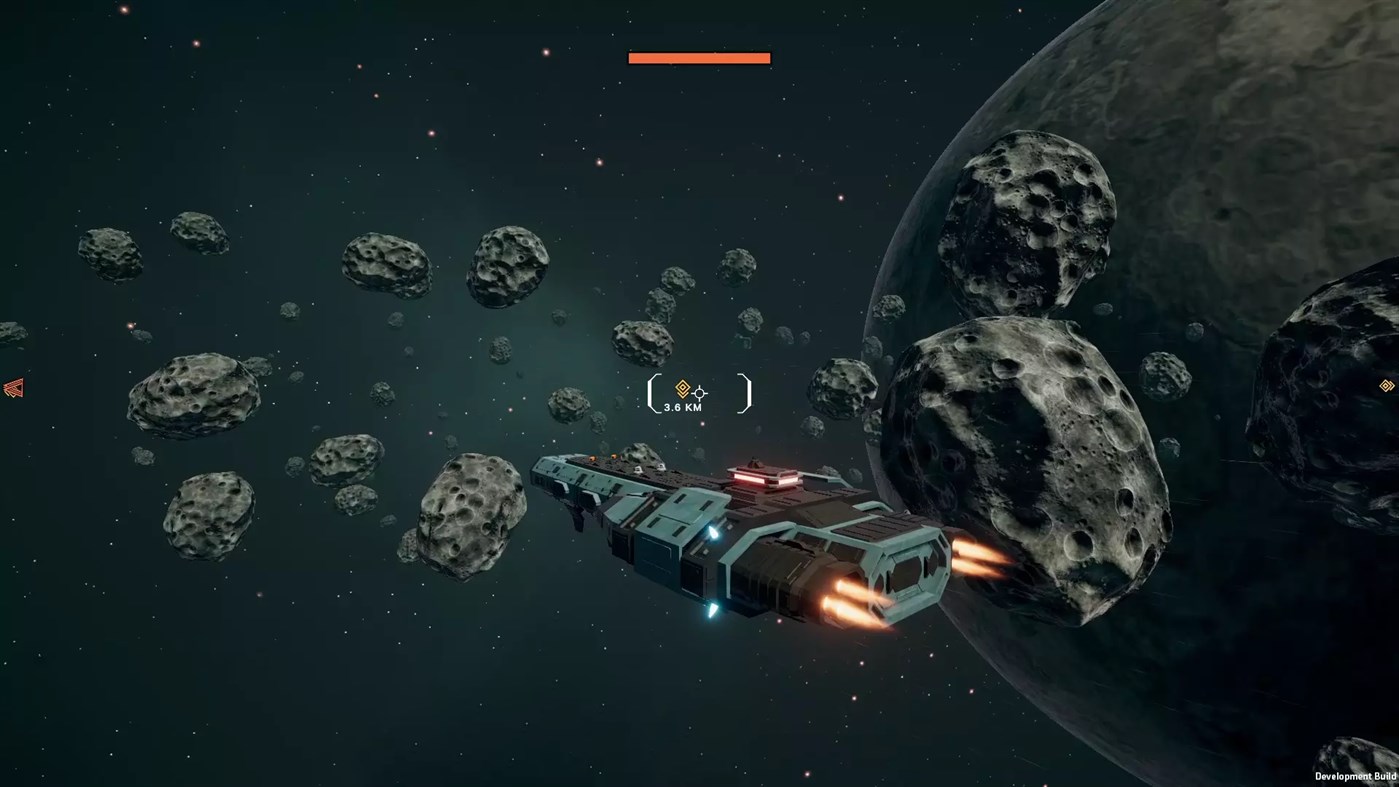Click the left targeting bracket

coord(652,393)
